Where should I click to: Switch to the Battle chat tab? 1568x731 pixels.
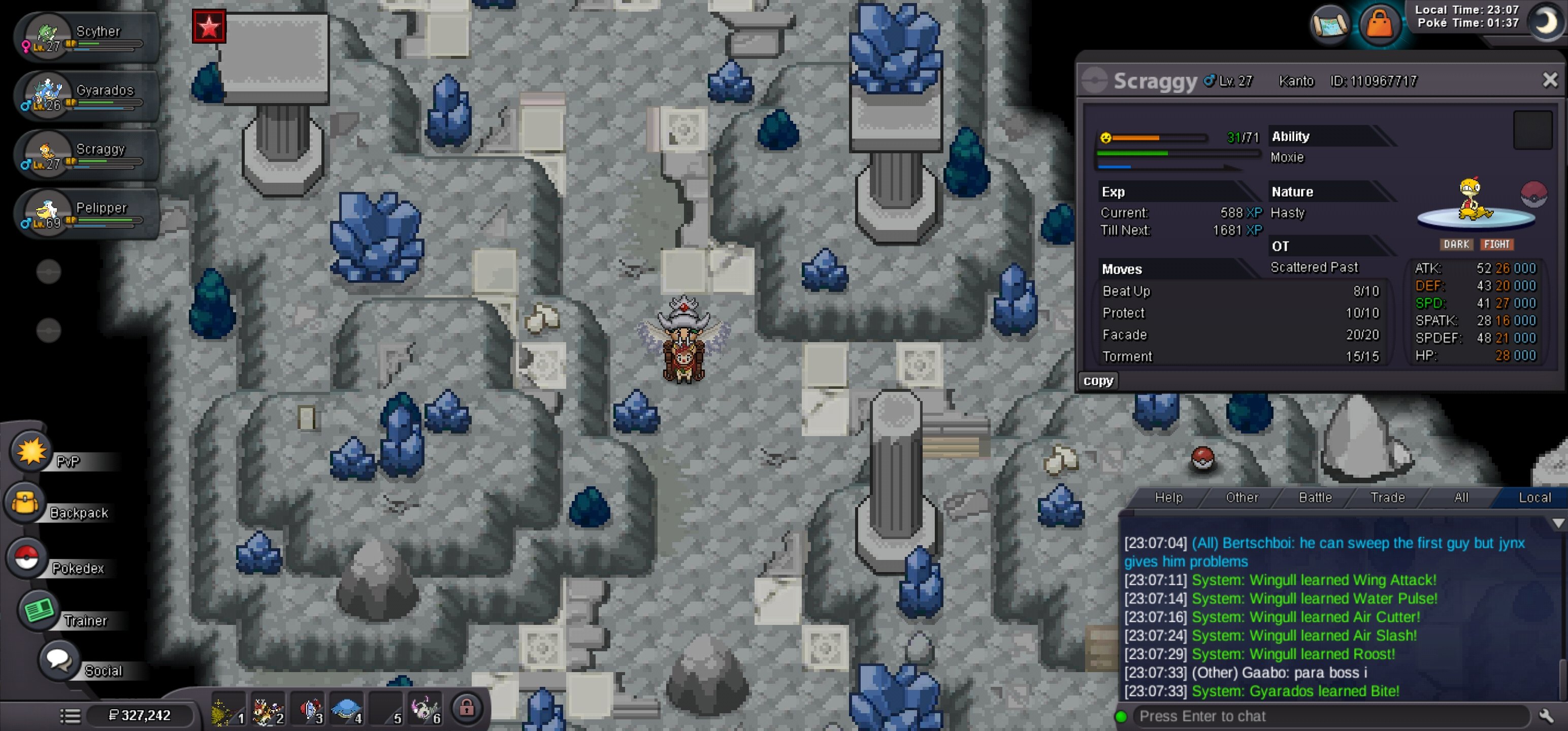coord(1315,498)
